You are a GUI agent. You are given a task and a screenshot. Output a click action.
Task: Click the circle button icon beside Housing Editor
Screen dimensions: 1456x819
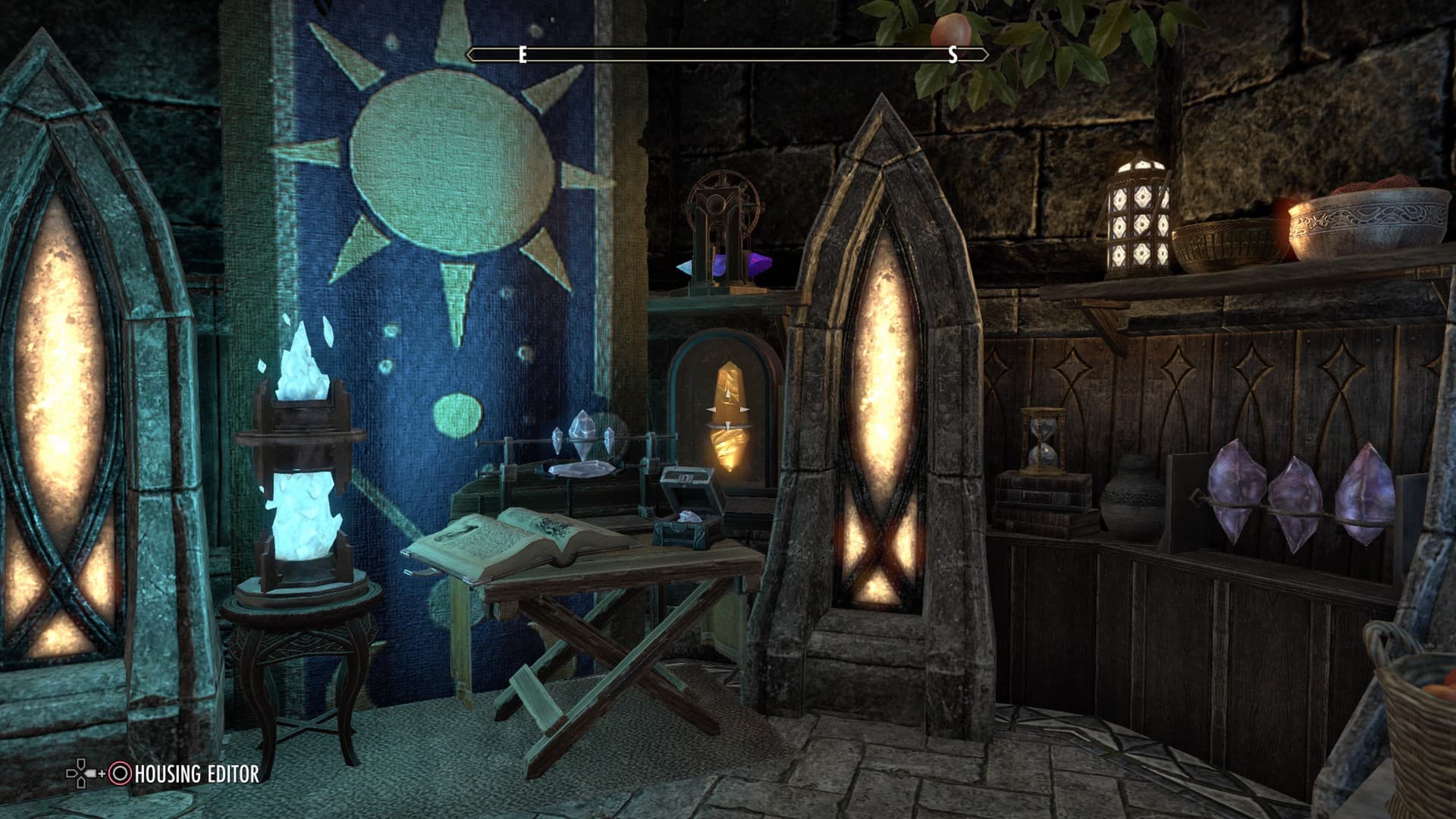[121, 774]
